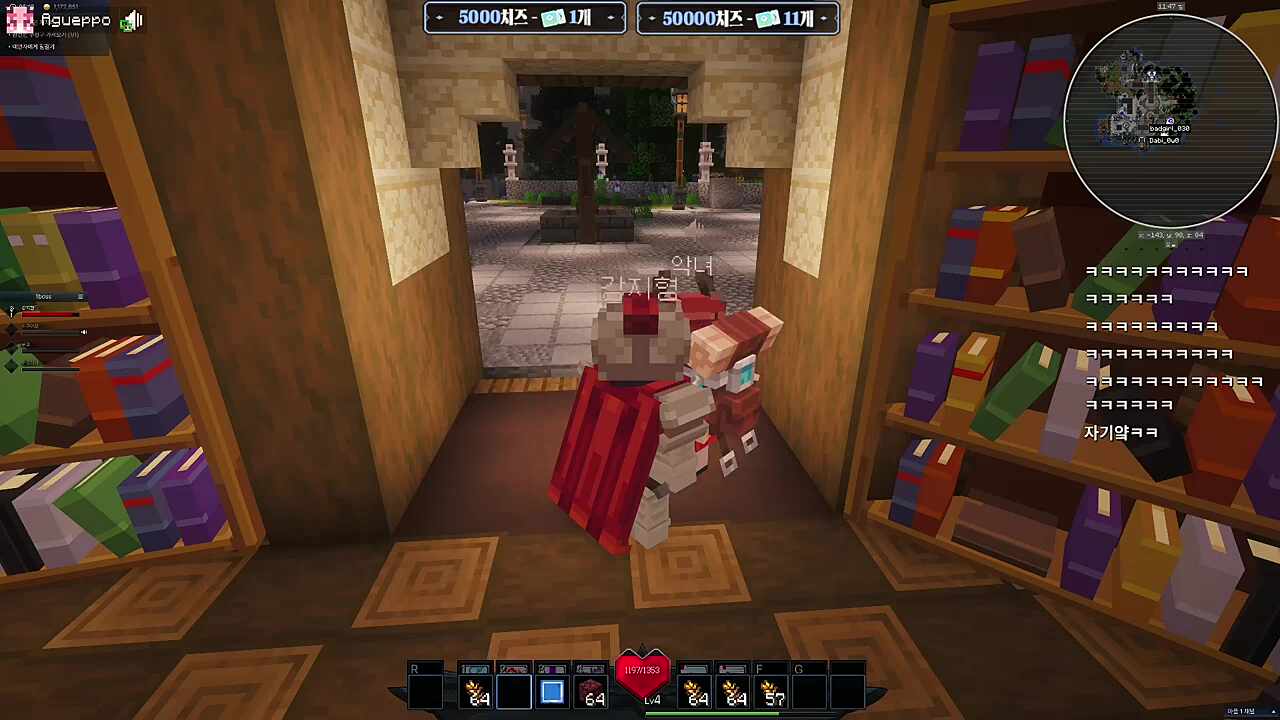
Task: Click the Agueppo pink avatar
Action: pyautogui.click(x=20, y=20)
